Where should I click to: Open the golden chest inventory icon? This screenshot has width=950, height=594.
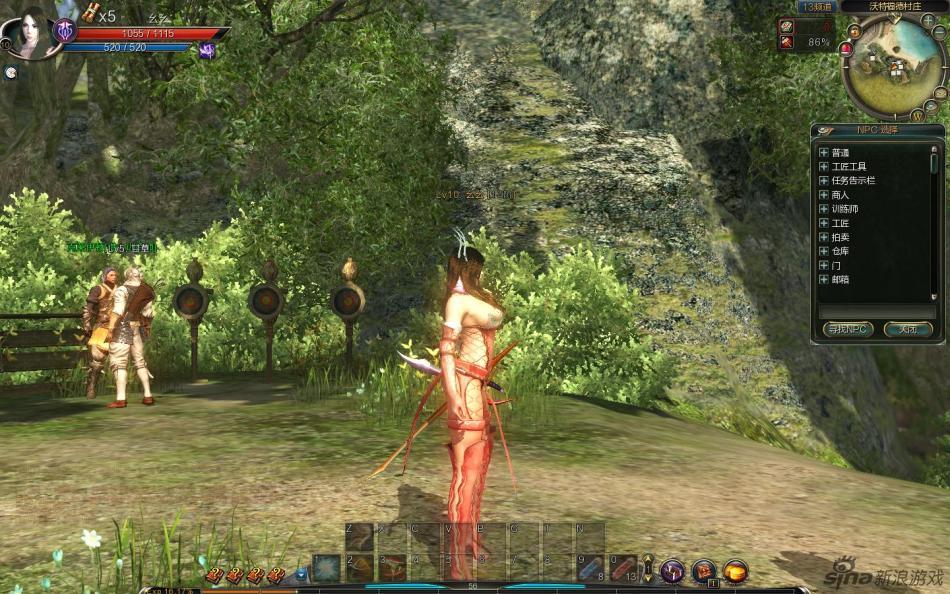(736, 571)
